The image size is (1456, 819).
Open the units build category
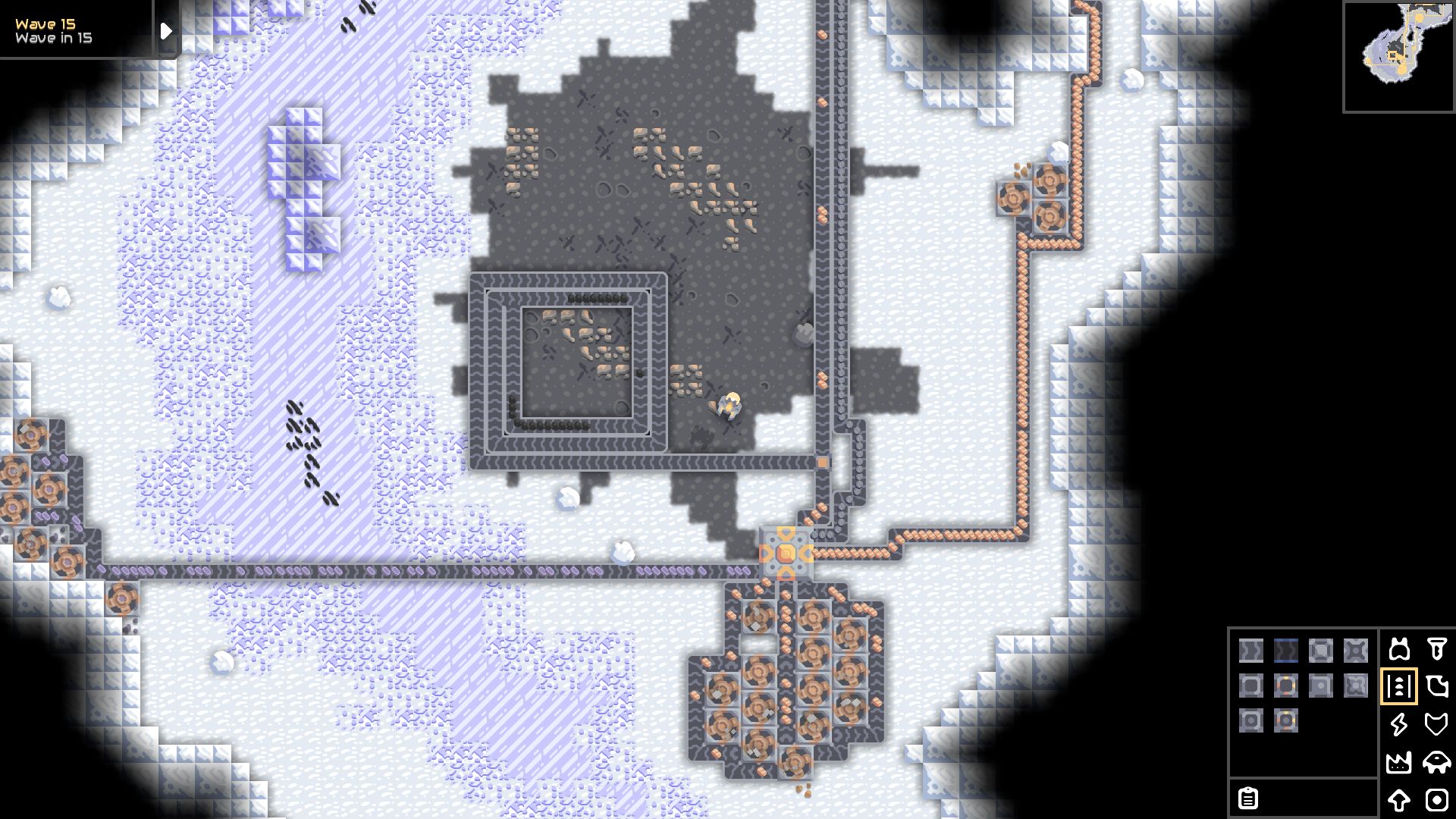1437,762
